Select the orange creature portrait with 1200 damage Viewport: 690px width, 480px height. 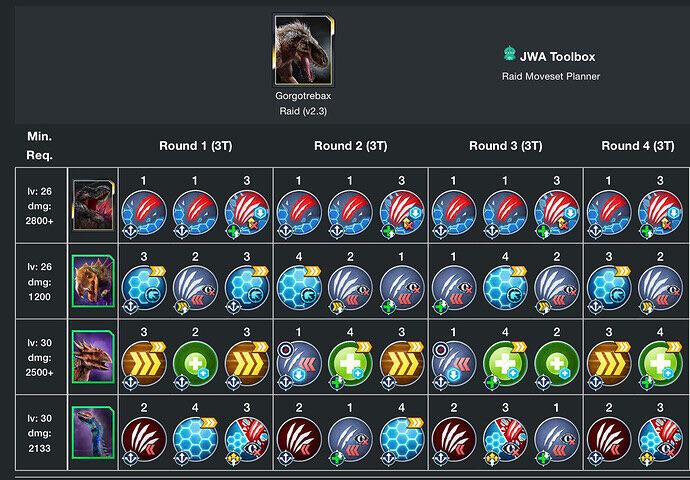point(92,283)
